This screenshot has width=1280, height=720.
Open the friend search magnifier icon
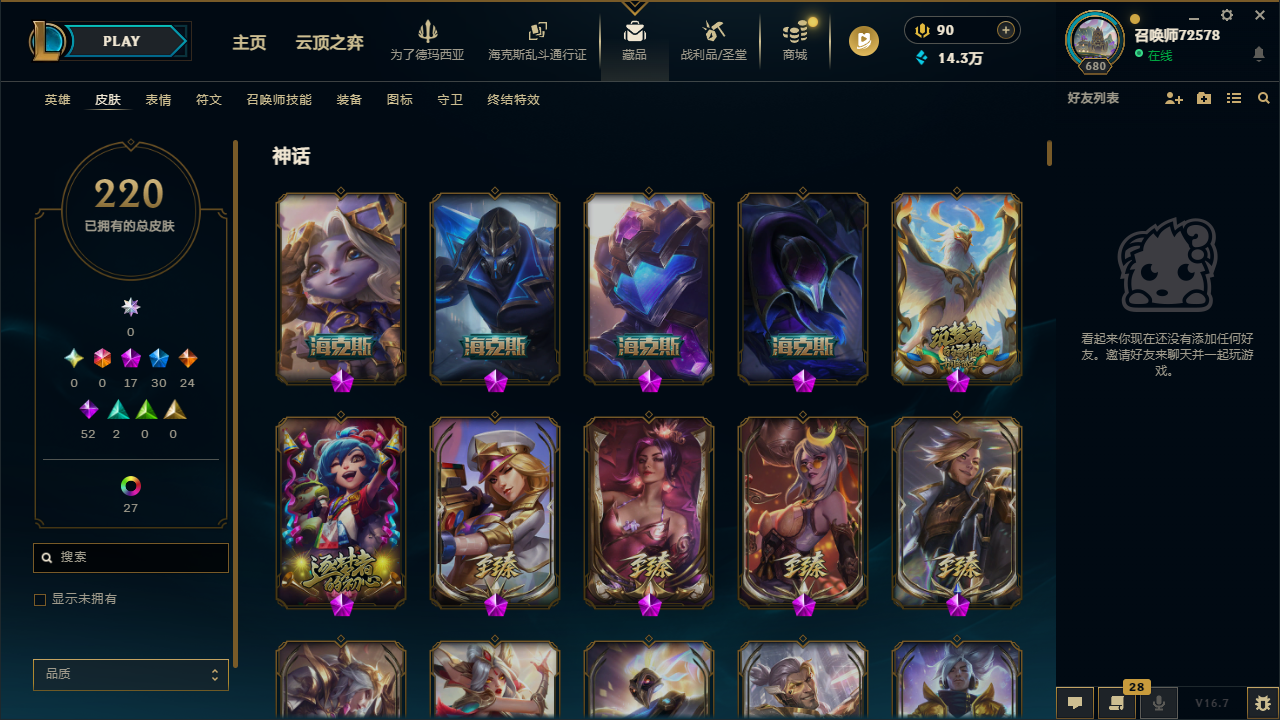point(1264,98)
